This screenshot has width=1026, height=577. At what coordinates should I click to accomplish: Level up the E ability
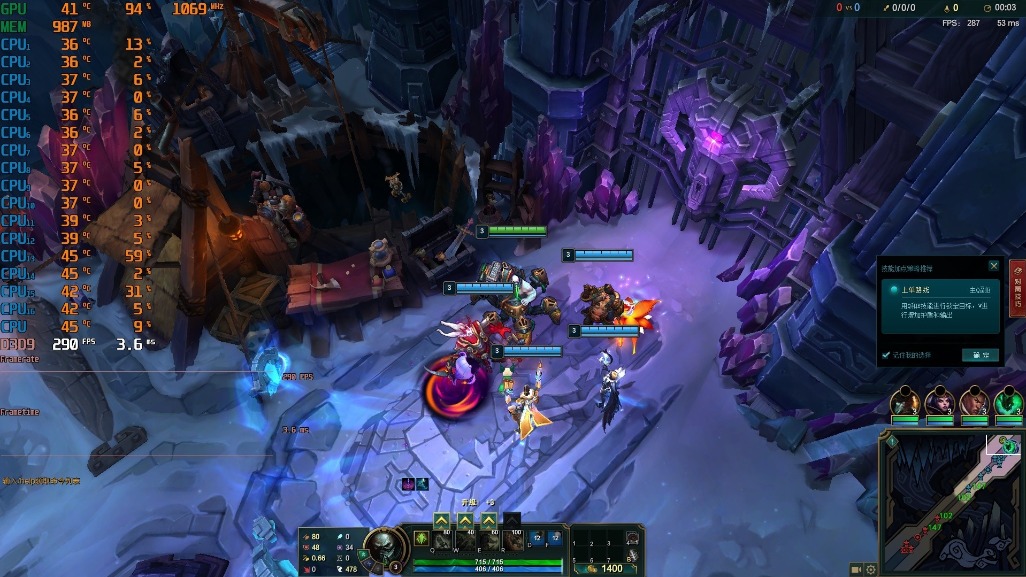[488, 520]
